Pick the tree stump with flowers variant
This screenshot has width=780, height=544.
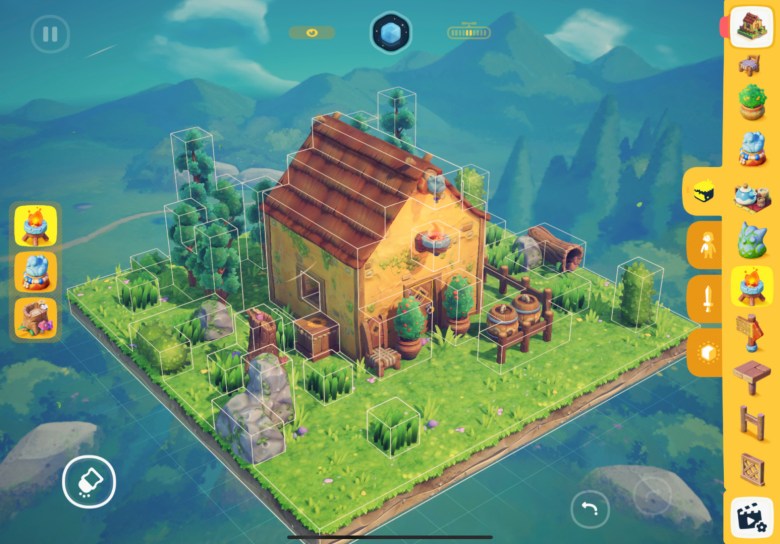click(x=36, y=317)
